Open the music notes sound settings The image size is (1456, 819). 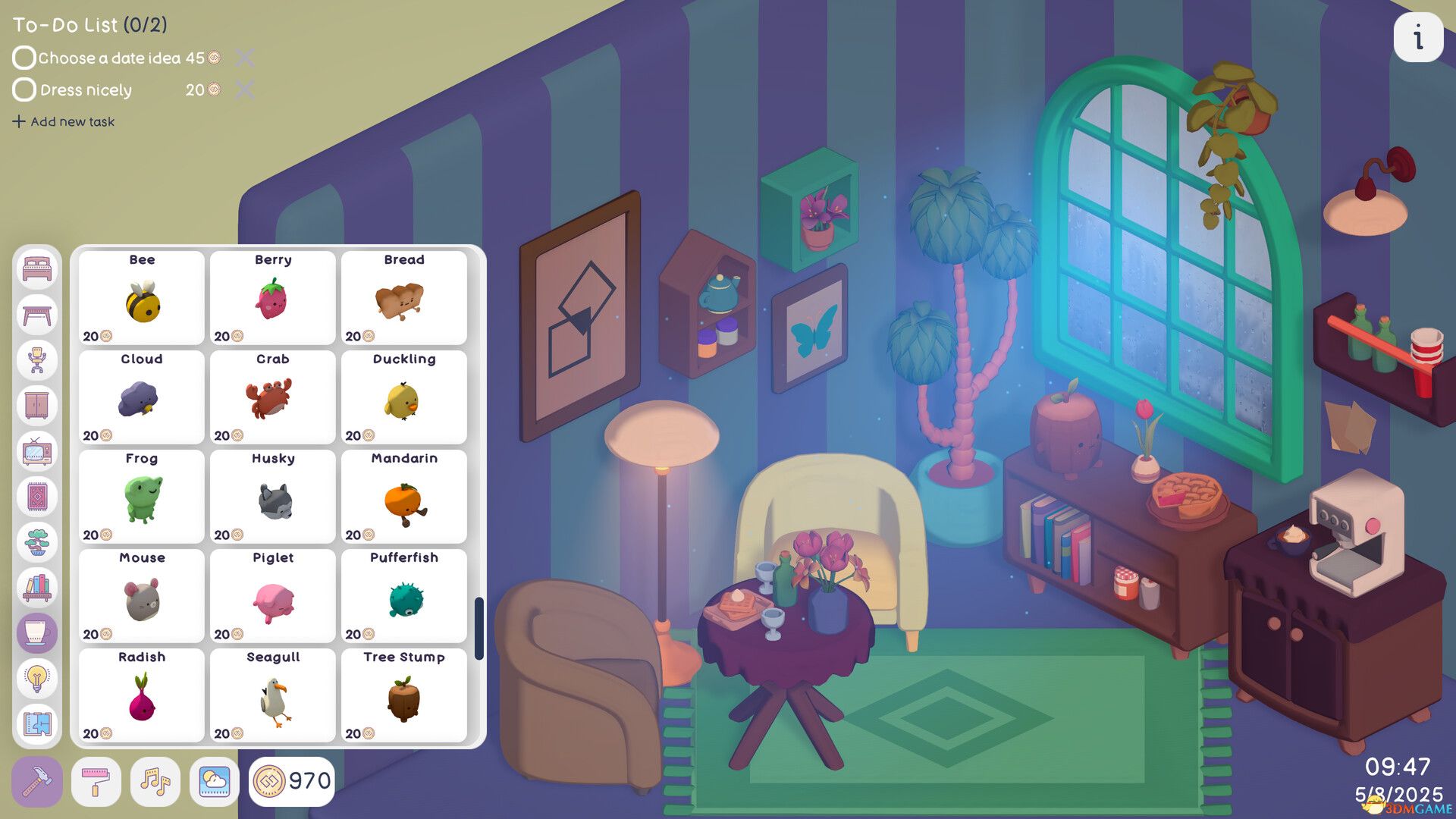(155, 781)
